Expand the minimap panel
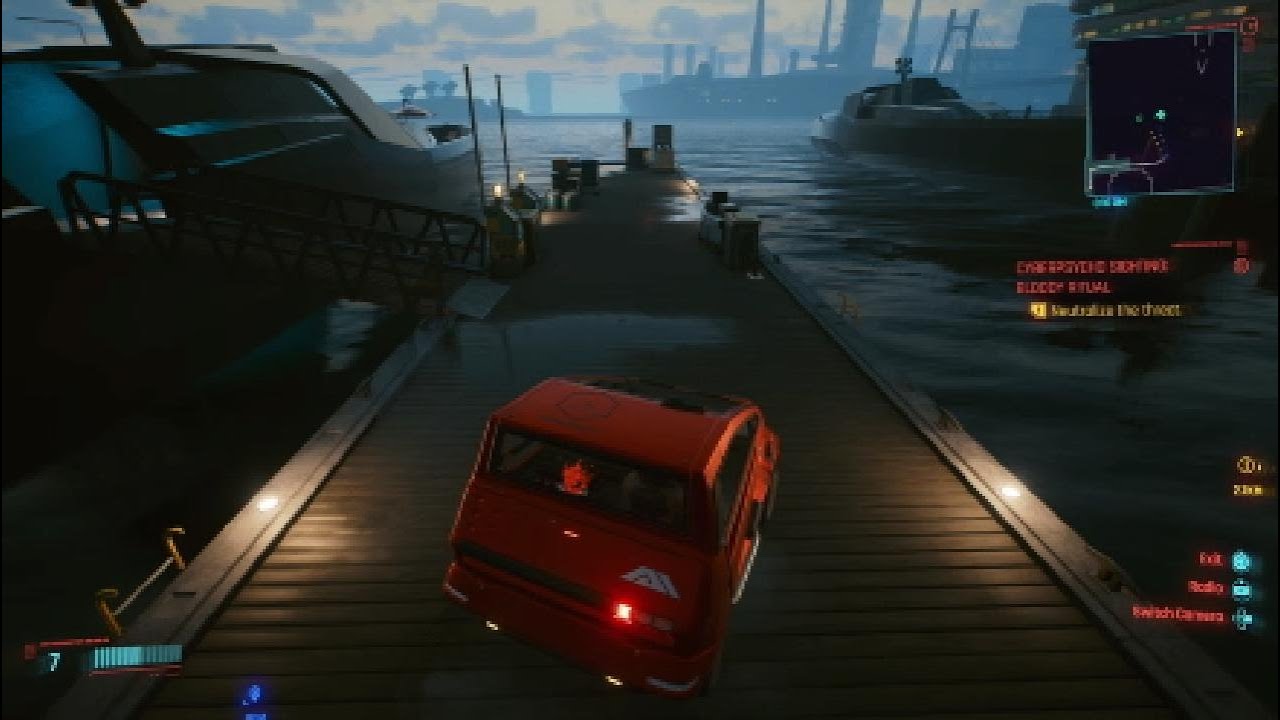The image size is (1280, 720). point(1160,115)
